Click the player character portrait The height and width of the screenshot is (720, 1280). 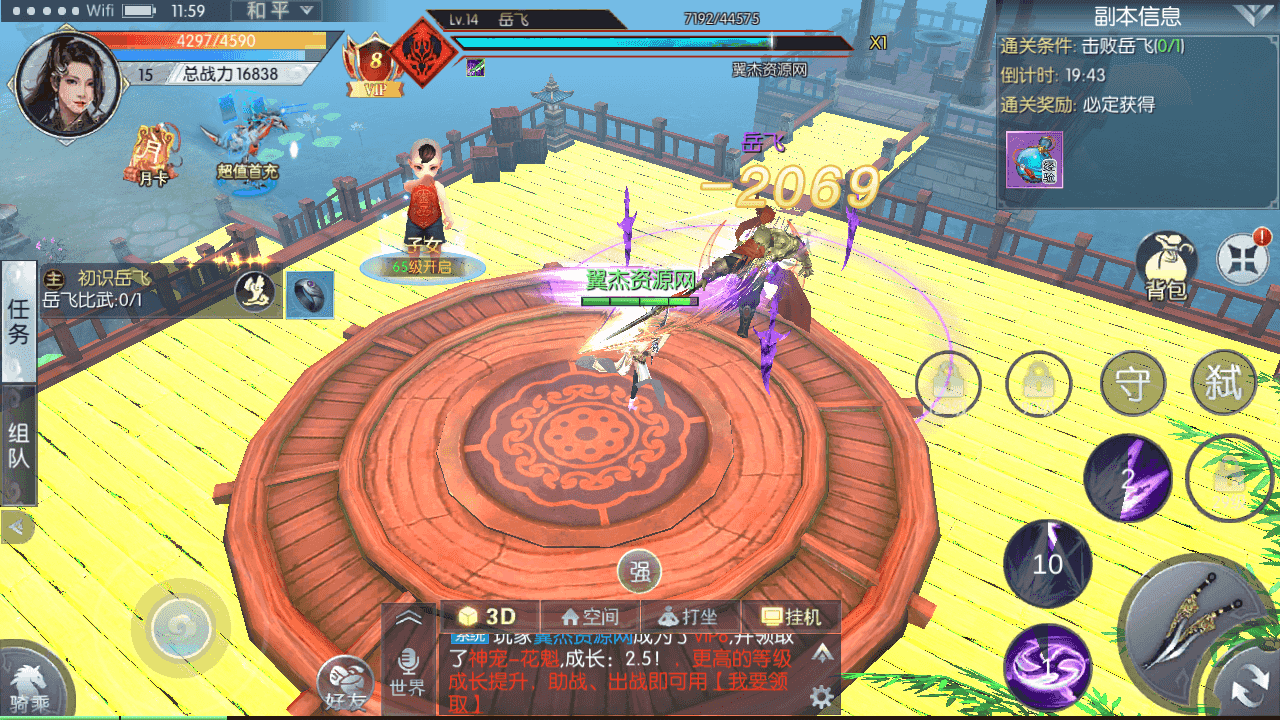click(67, 83)
